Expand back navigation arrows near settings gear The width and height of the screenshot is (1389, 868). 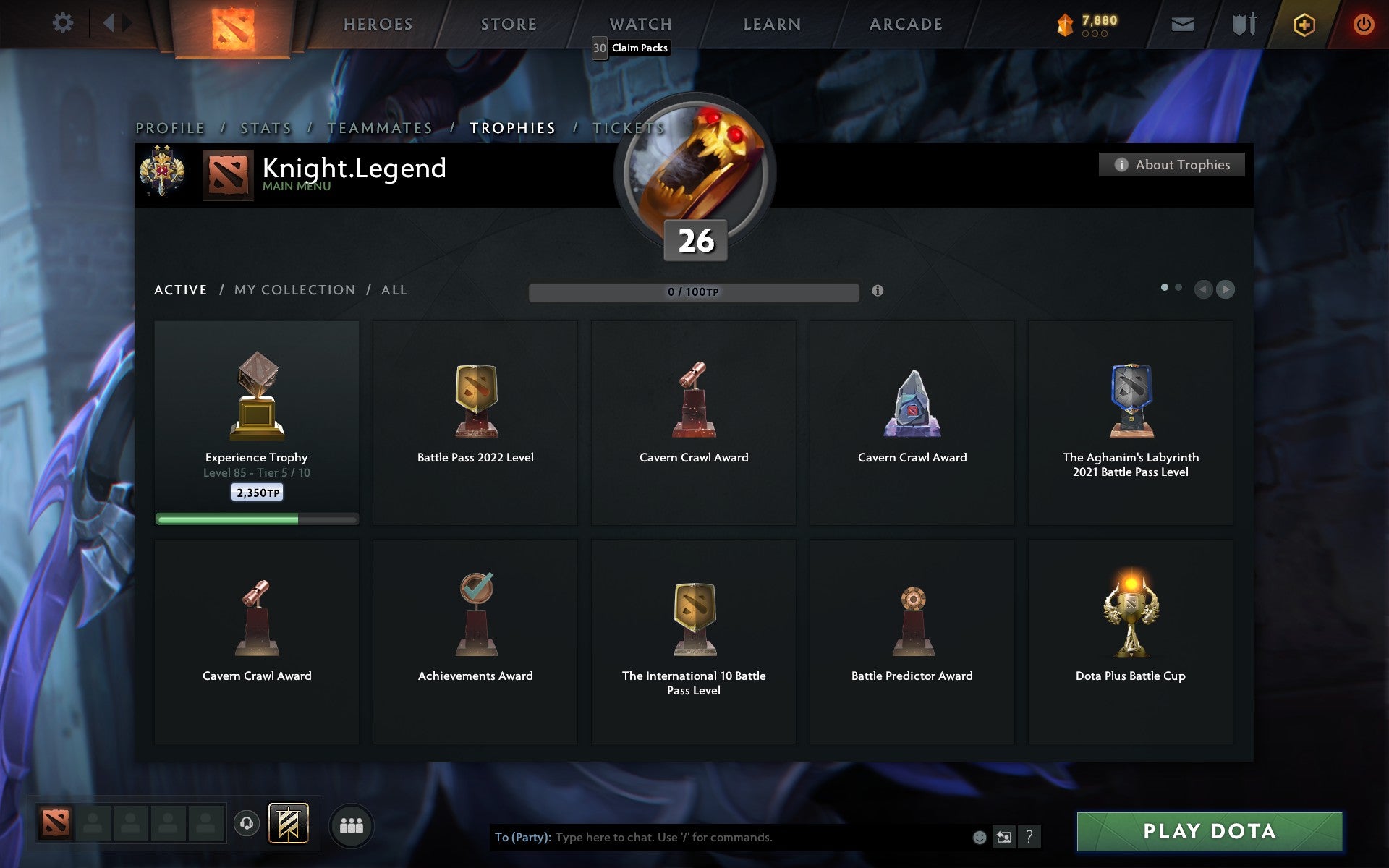[110, 22]
